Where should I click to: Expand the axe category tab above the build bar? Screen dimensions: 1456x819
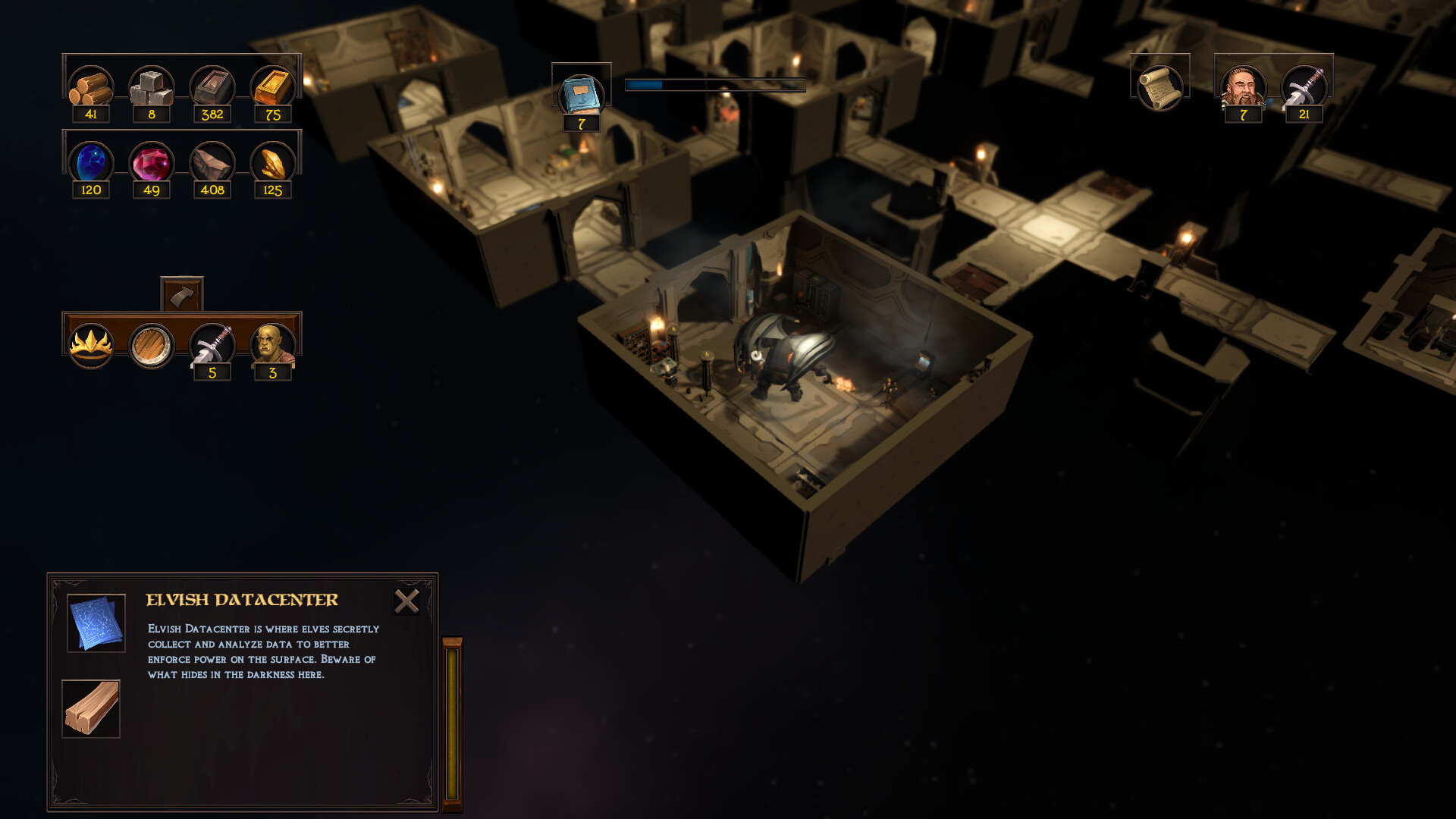(x=182, y=292)
